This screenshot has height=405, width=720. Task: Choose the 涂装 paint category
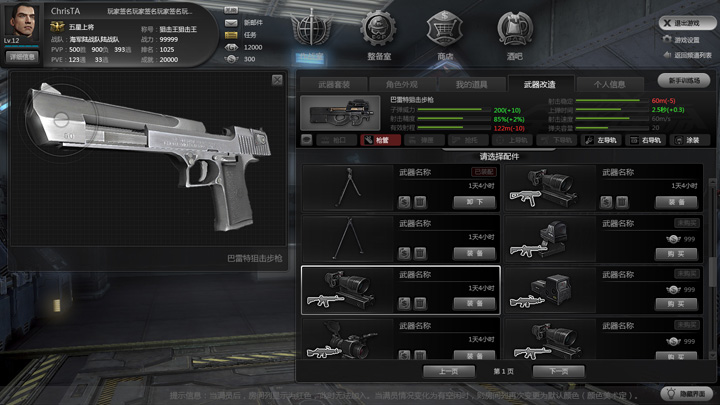pyautogui.click(x=687, y=141)
